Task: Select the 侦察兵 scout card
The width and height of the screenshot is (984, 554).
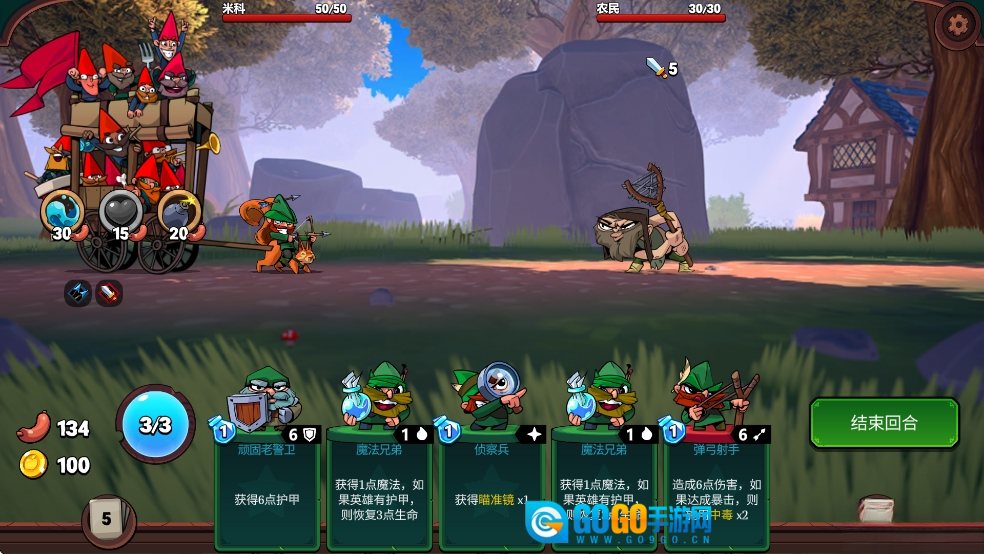Action: [x=490, y=460]
